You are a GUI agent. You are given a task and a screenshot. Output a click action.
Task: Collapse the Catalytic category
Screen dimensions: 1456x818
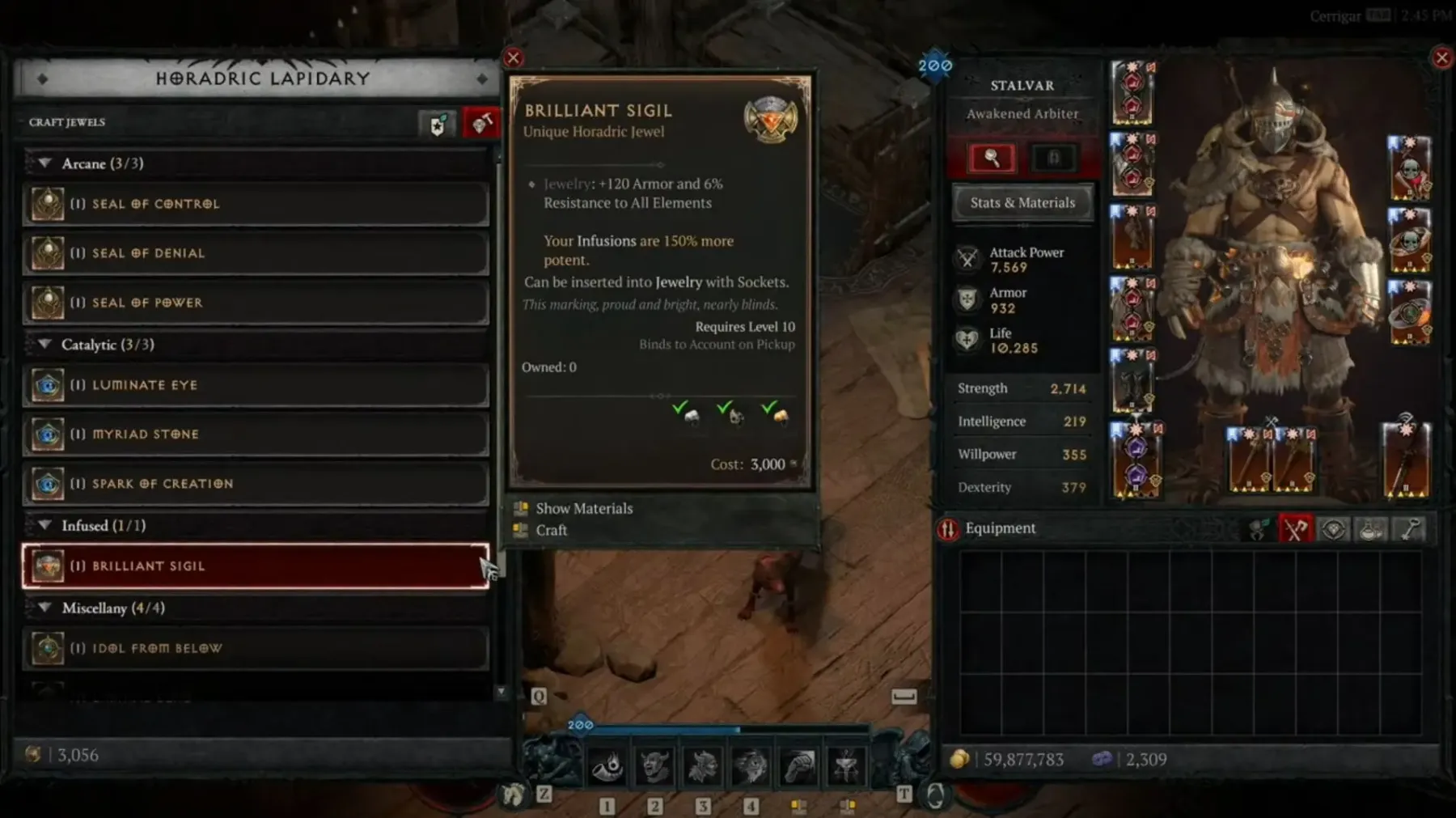click(x=45, y=345)
